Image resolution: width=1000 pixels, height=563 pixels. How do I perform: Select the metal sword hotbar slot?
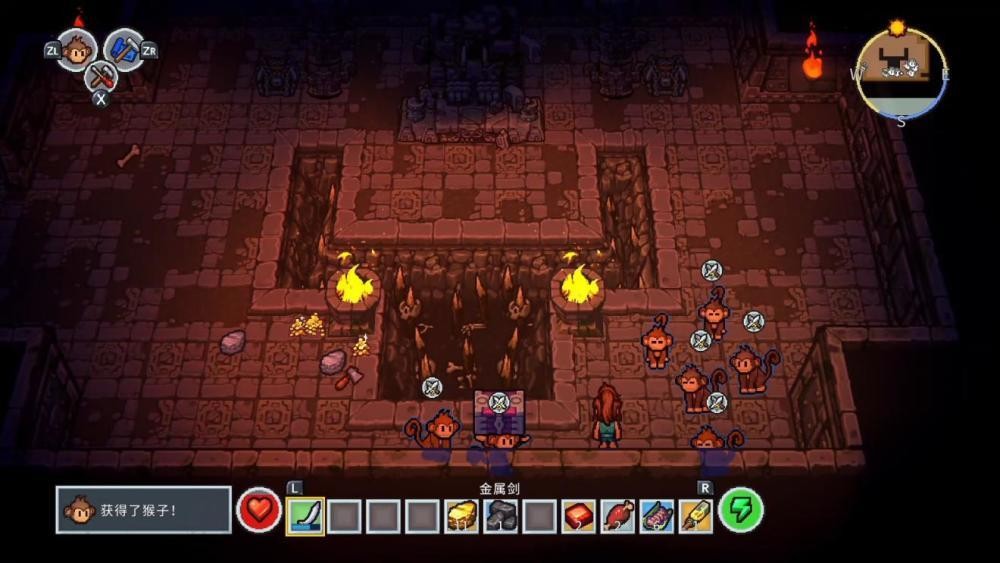(305, 515)
